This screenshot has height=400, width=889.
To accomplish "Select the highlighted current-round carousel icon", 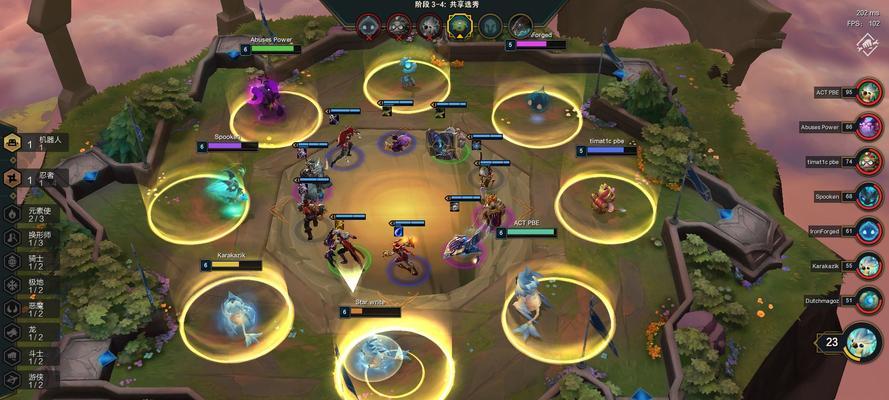I will 460,25.
